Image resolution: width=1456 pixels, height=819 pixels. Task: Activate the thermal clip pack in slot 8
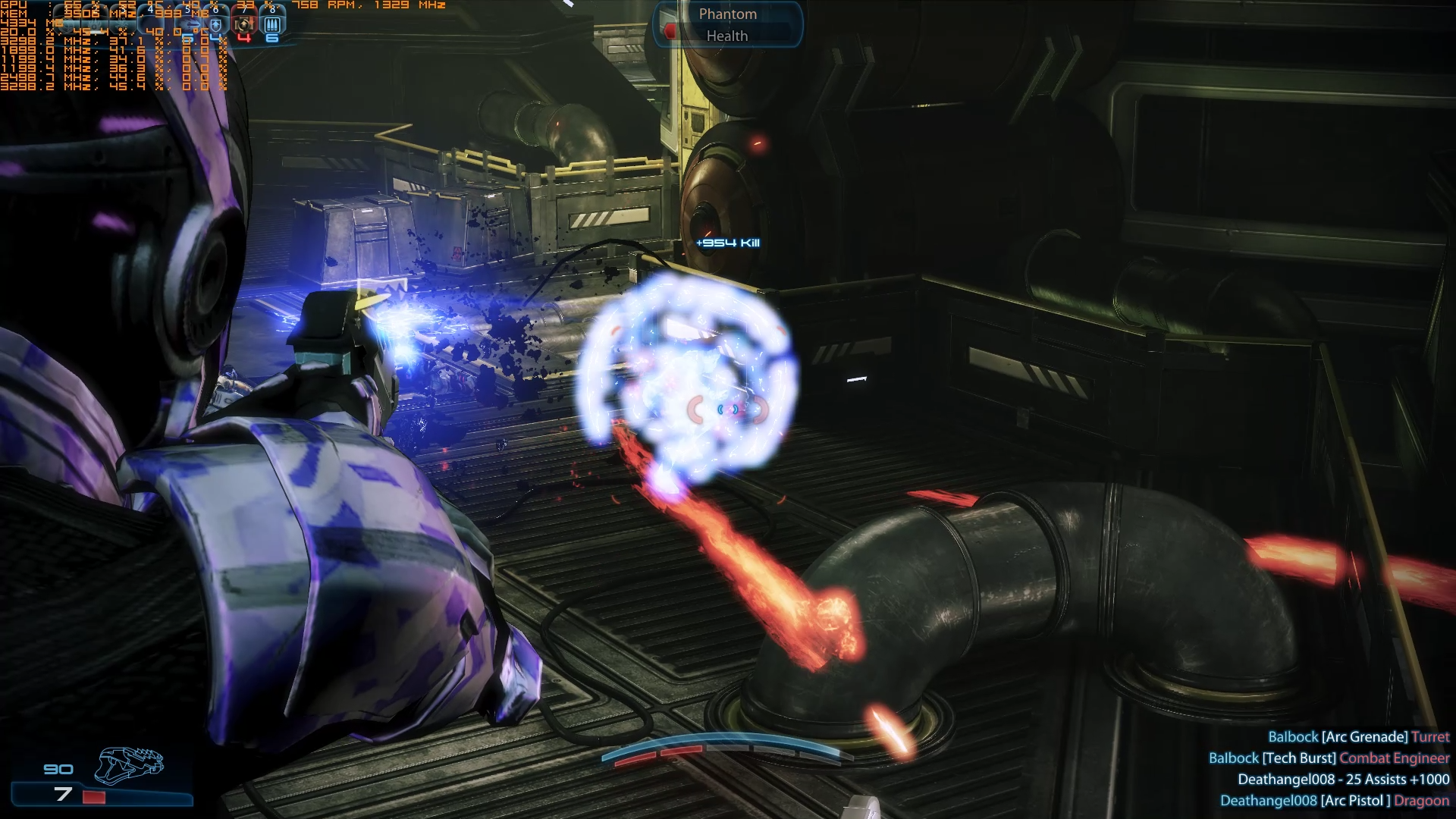[272, 24]
